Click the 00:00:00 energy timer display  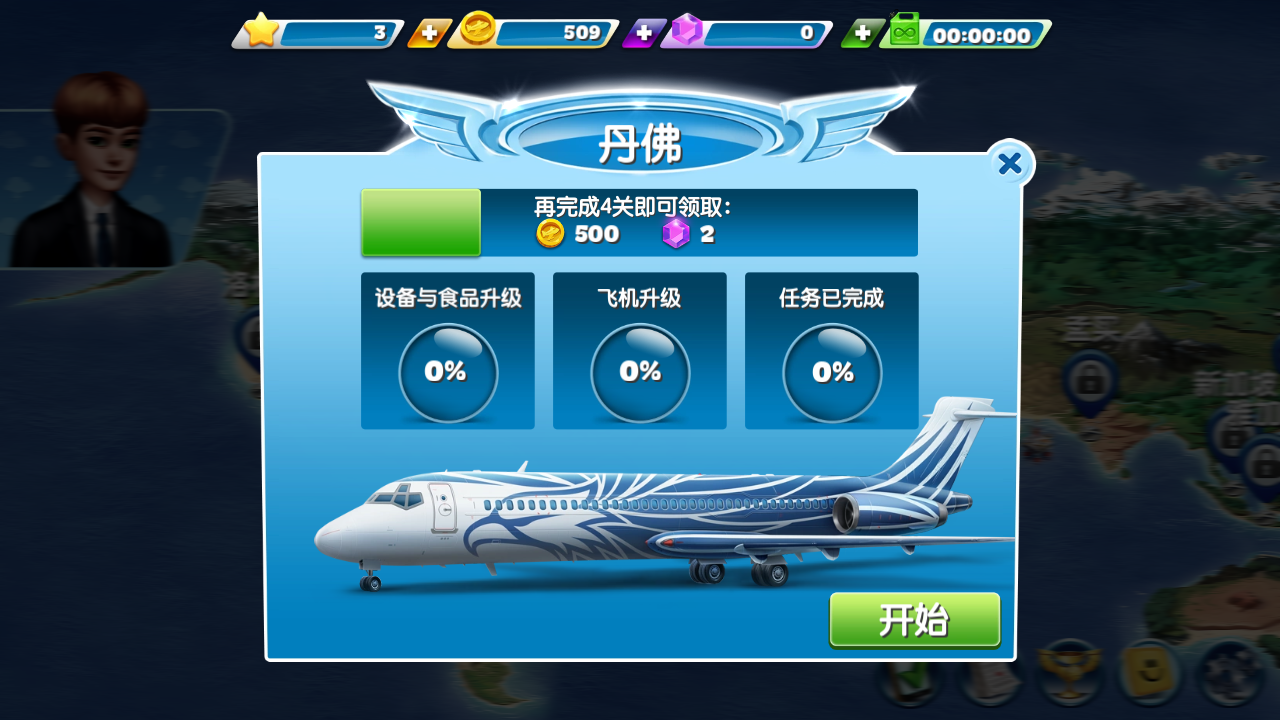[985, 33]
